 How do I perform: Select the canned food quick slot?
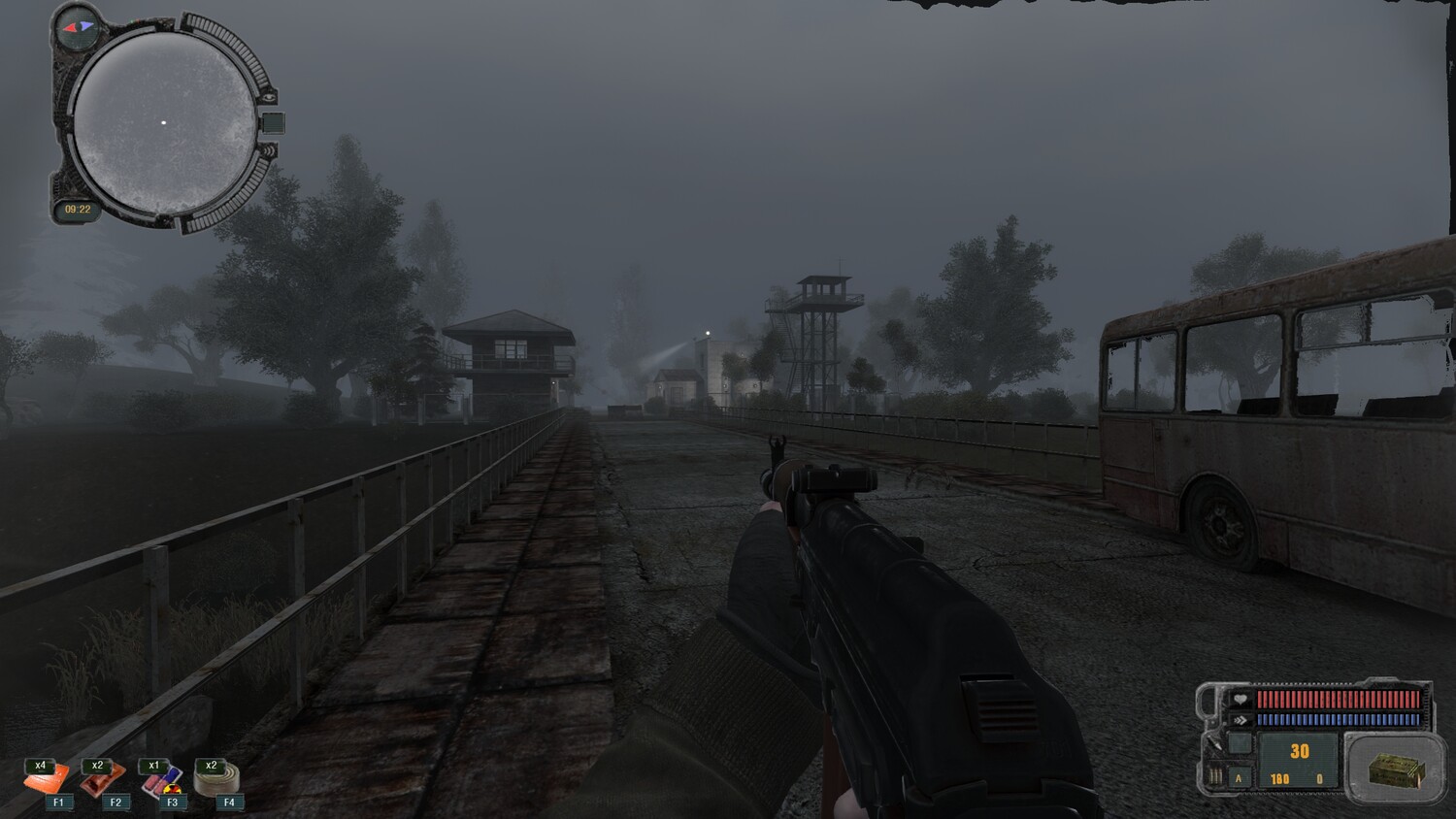point(102,780)
